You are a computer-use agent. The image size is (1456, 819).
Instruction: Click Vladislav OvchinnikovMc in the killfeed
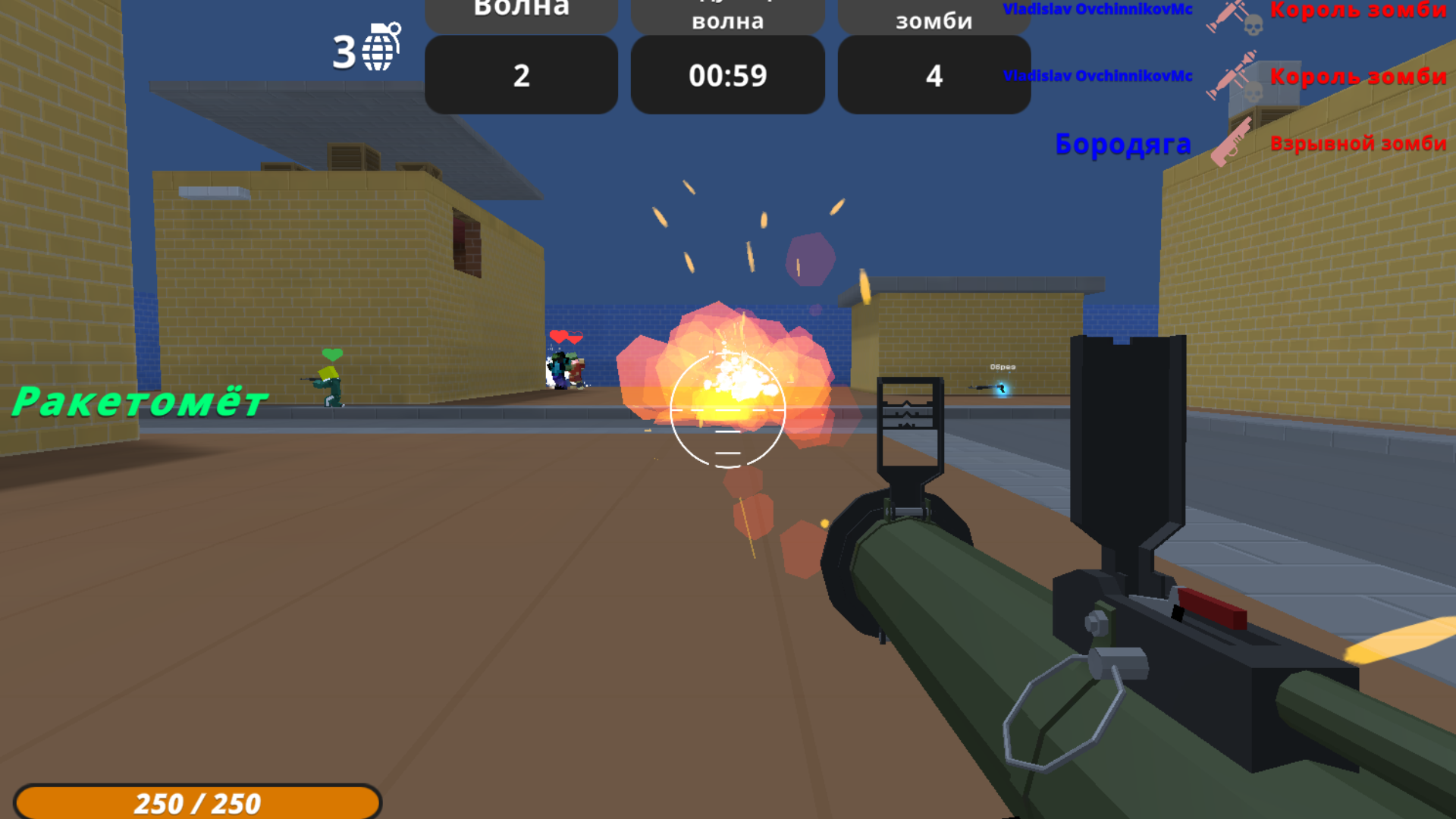[1097, 10]
